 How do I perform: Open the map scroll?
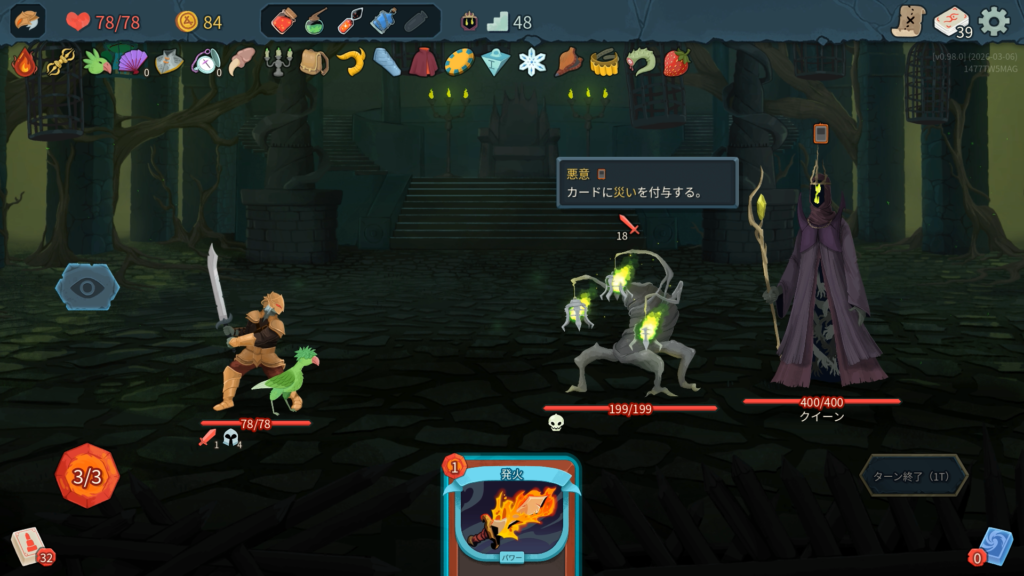pos(908,21)
